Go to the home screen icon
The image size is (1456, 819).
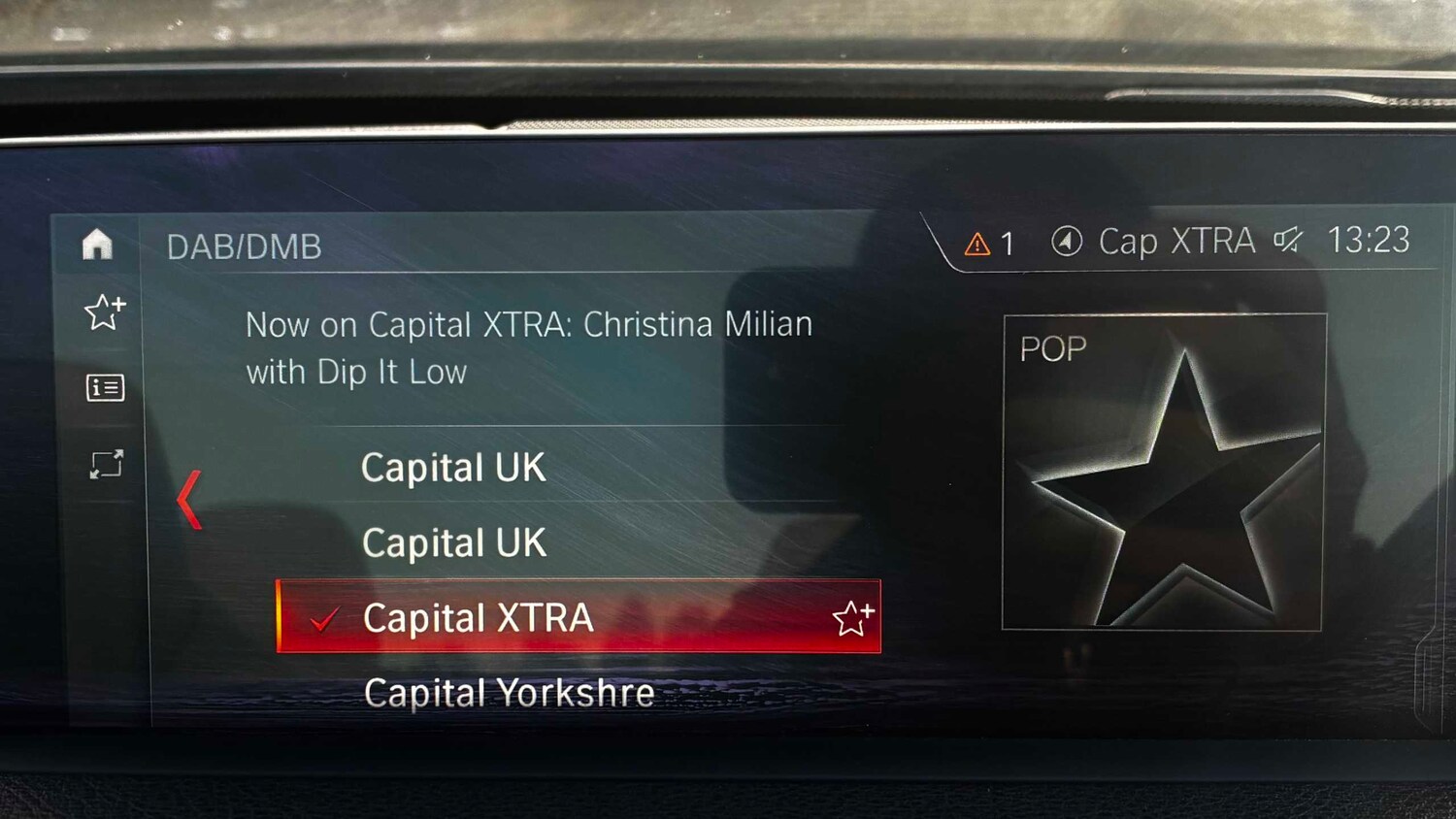coord(97,244)
